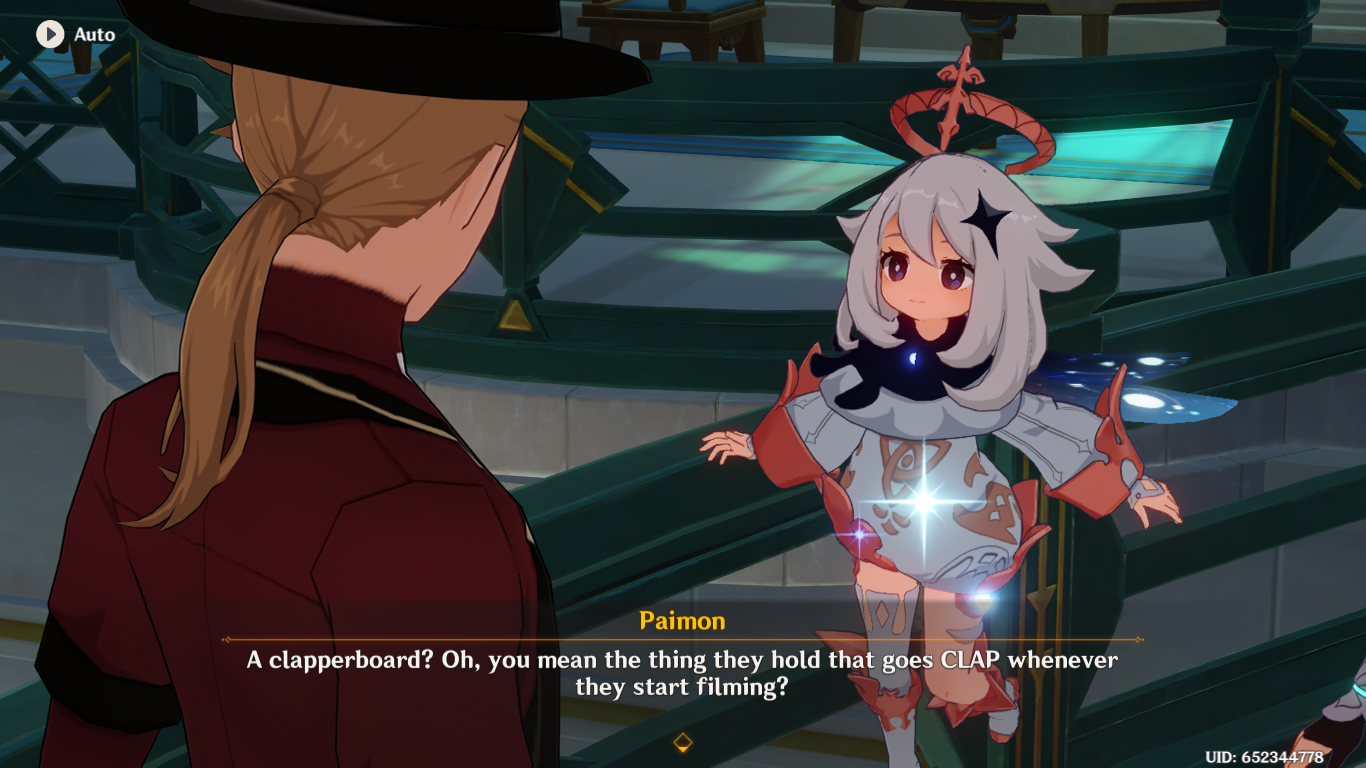
Task: Click the Auto label text top left
Action: tap(95, 34)
